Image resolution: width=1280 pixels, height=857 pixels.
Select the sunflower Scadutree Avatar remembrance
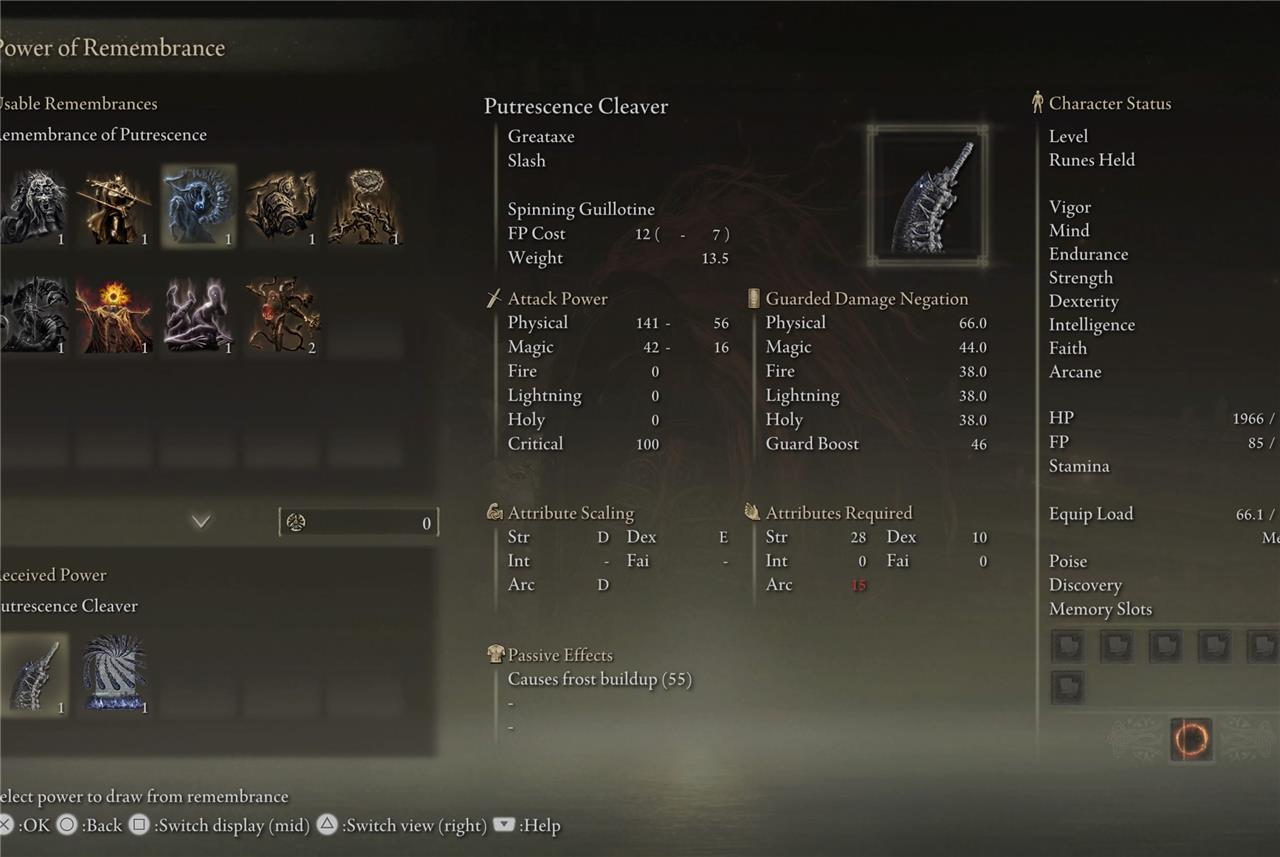(365, 206)
